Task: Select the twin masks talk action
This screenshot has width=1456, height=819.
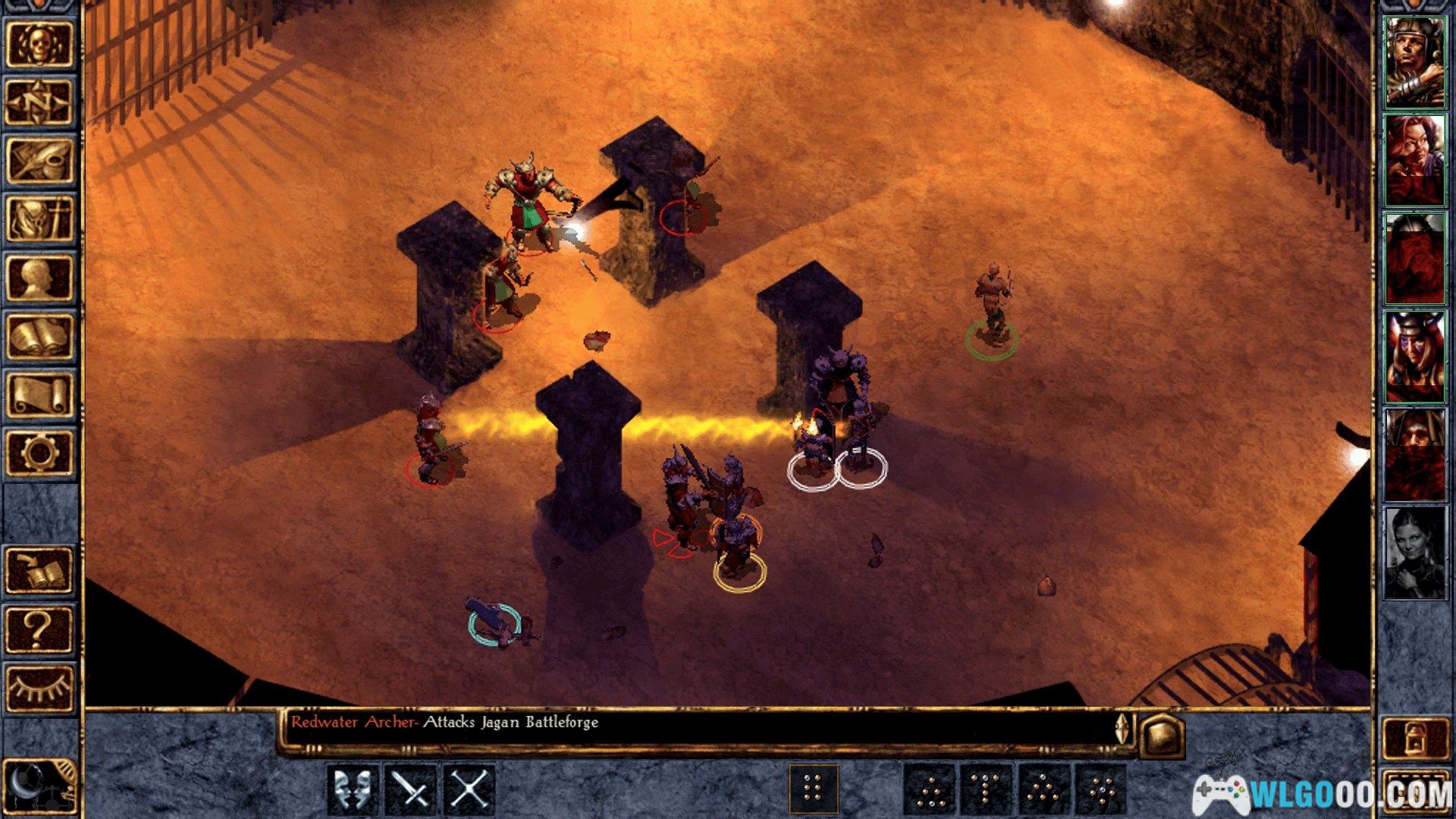Action: point(353,790)
